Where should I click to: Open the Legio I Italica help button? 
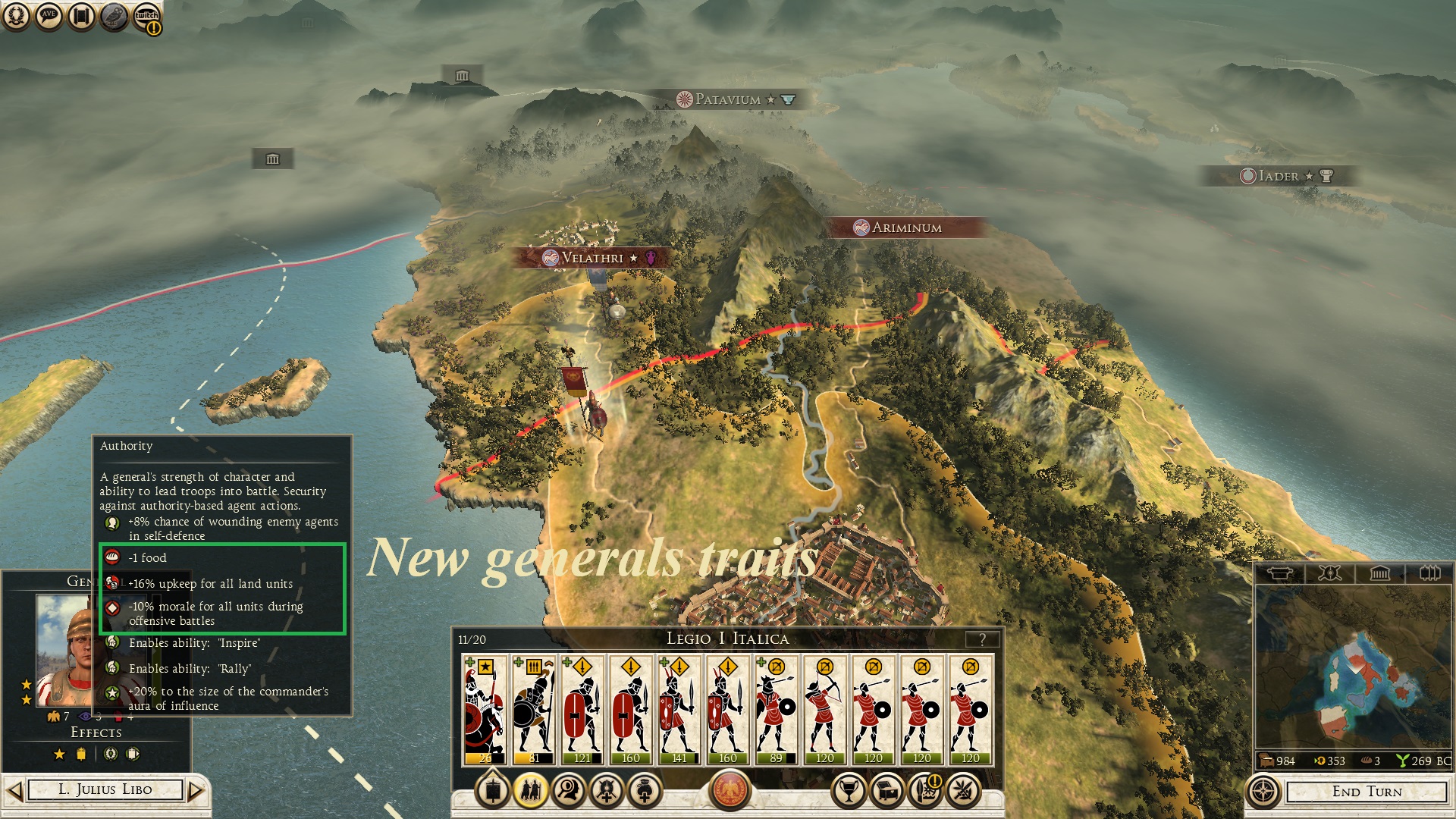click(982, 639)
